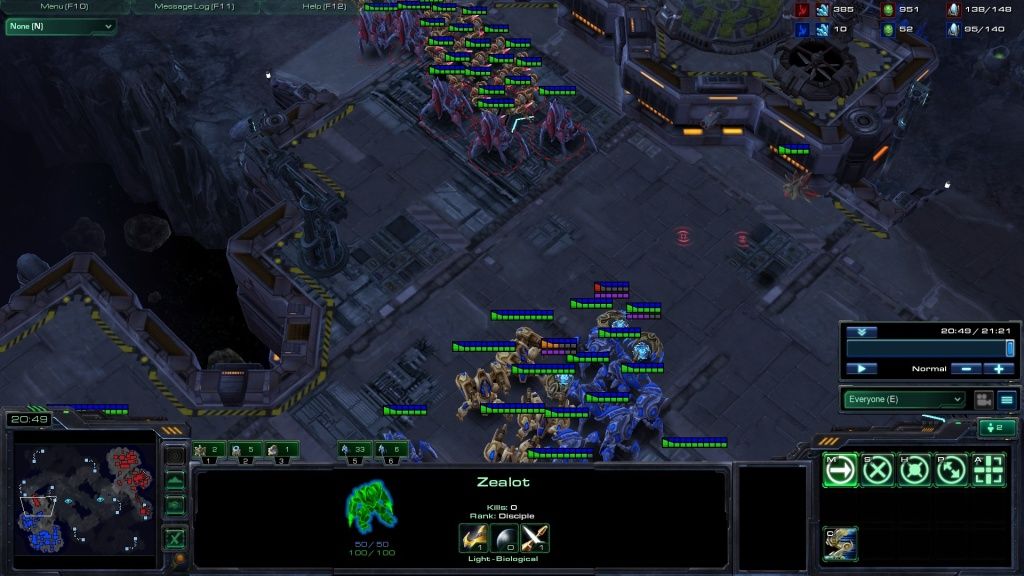Increase replay speed with the plus button
This screenshot has width=1024, height=576.
pyautogui.click(x=999, y=369)
